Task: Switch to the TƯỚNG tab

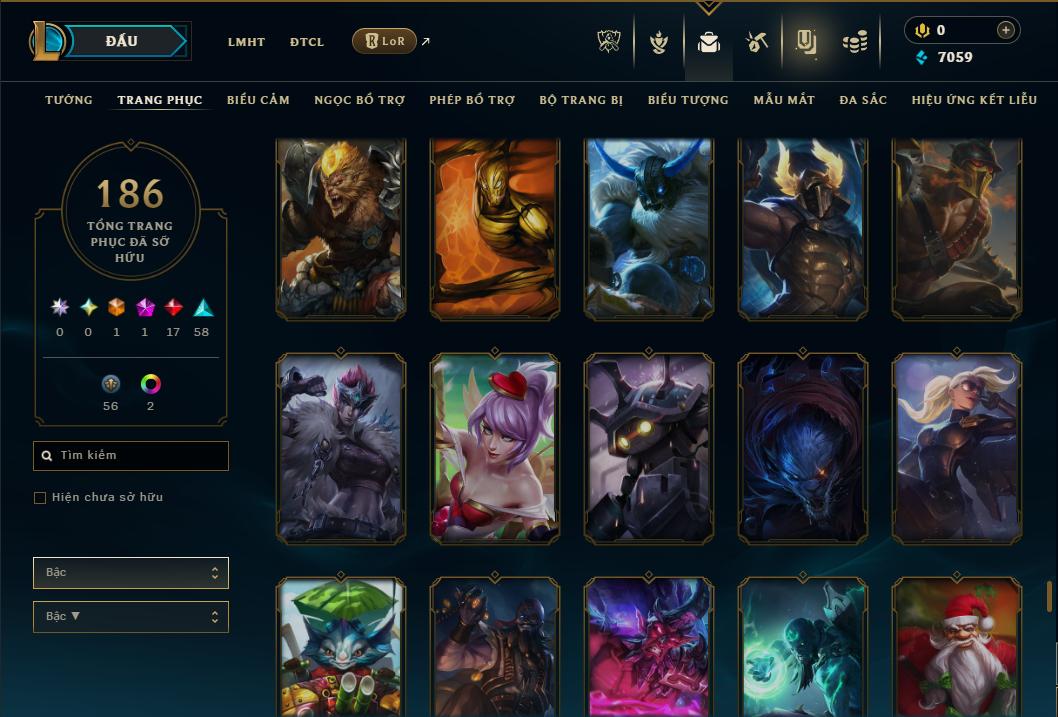Action: pos(69,100)
